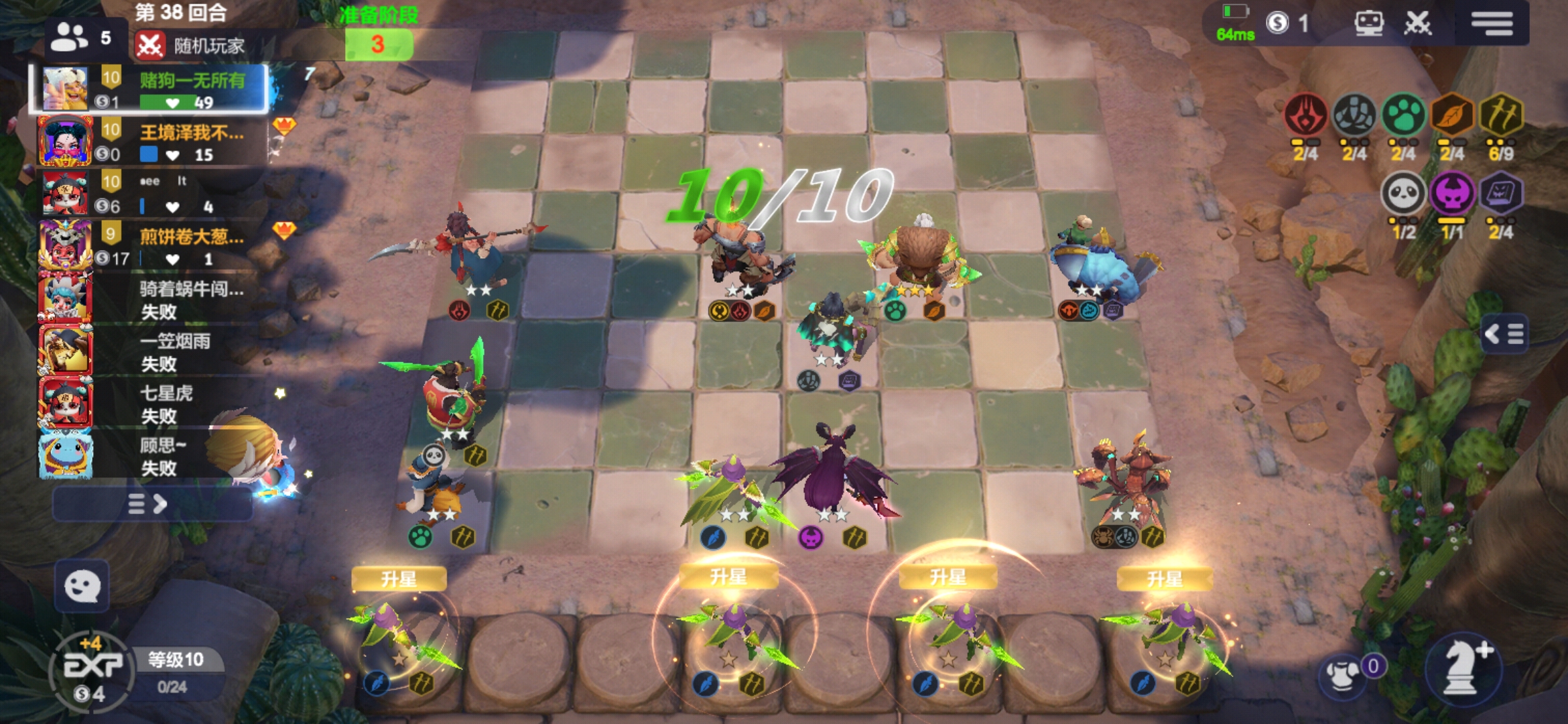Viewport: 1568px width, 724px height.
Task: Show the red demon synergy icon
Action: click(x=1305, y=115)
